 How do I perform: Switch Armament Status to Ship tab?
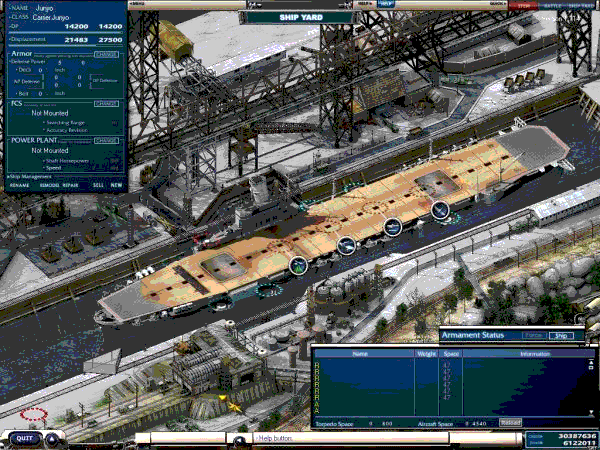[x=563, y=336]
